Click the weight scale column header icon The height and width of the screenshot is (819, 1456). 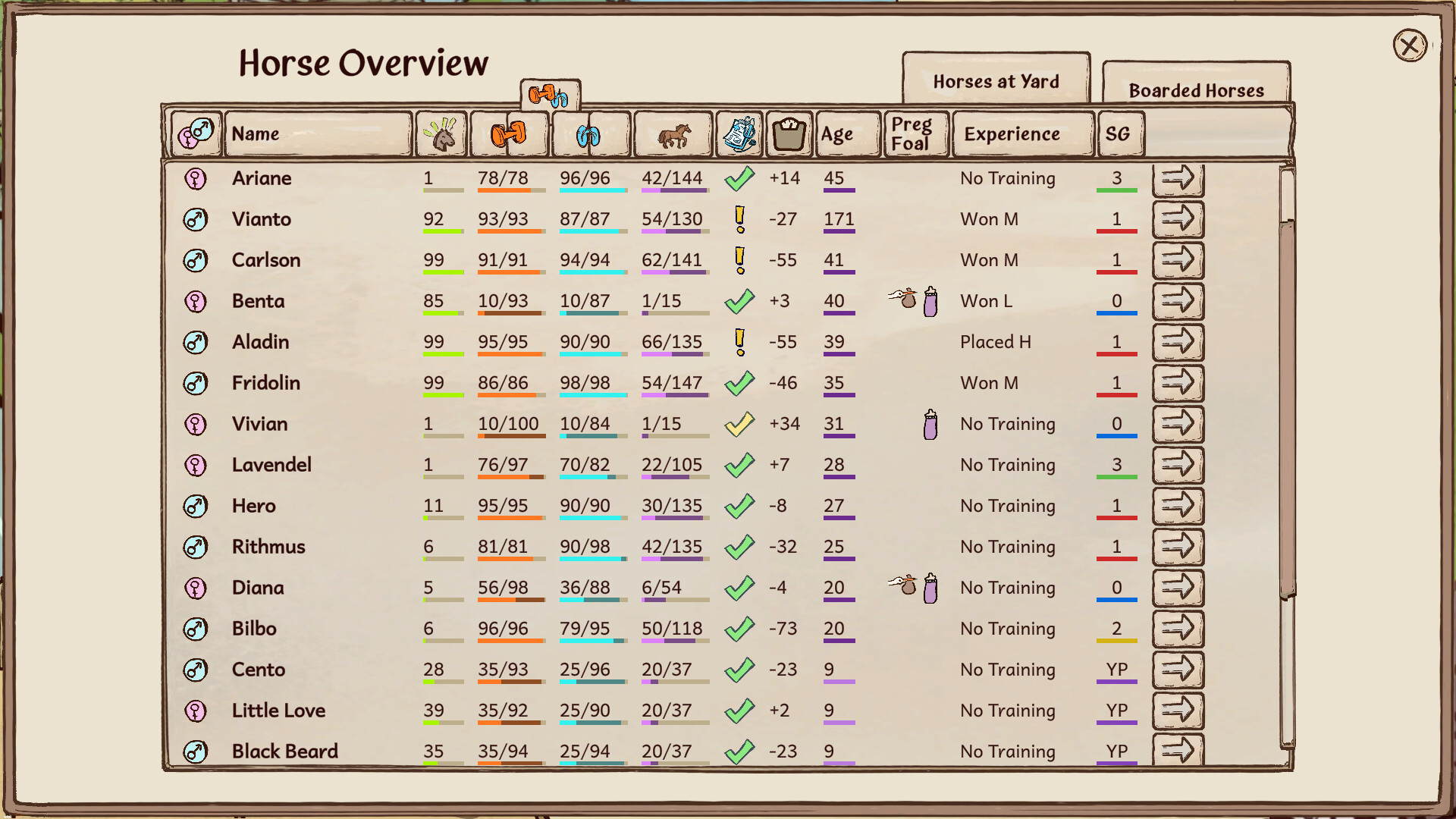(789, 133)
